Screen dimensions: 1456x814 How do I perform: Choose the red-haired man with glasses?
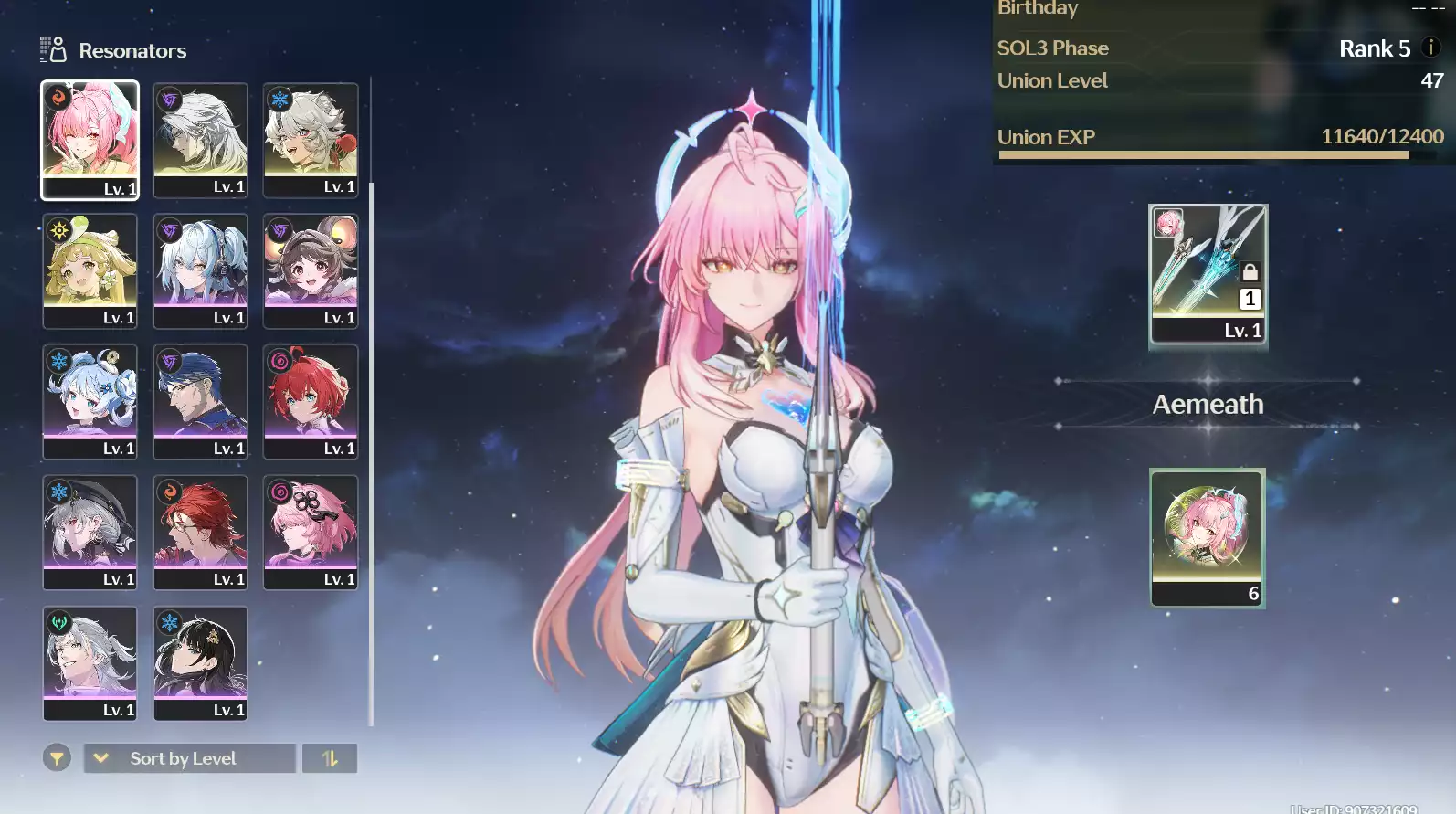[200, 532]
